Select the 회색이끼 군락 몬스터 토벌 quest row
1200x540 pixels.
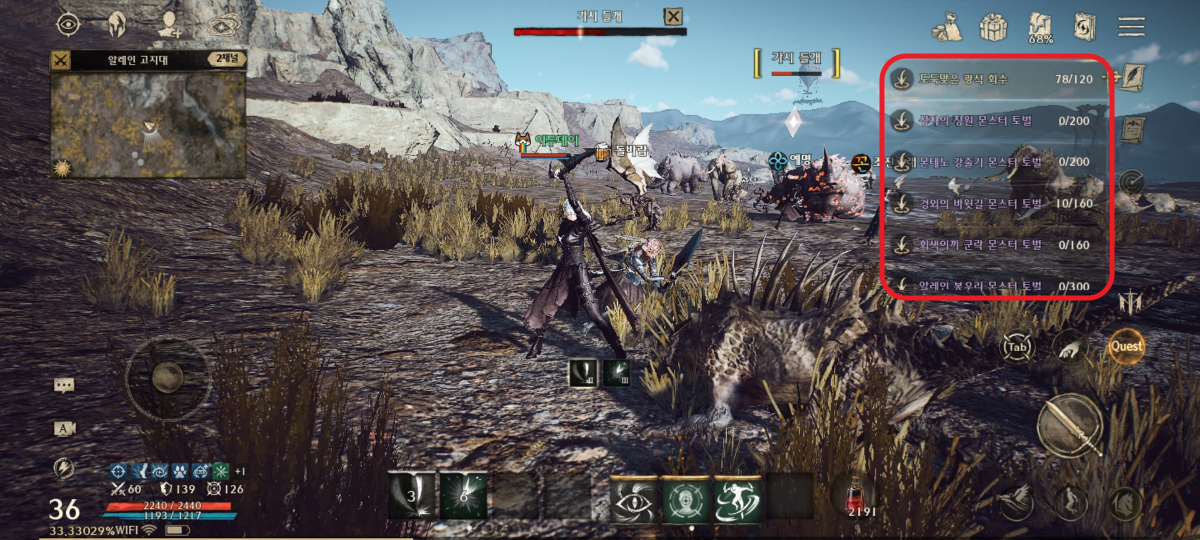(998, 245)
